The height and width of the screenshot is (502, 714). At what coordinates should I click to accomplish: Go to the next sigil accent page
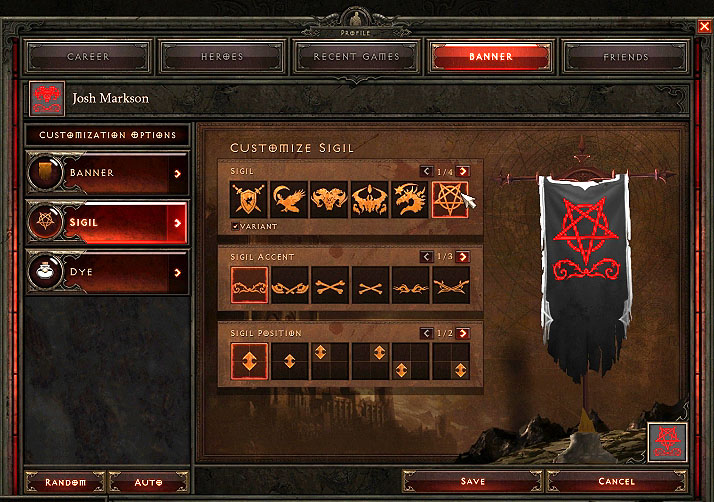coord(463,257)
